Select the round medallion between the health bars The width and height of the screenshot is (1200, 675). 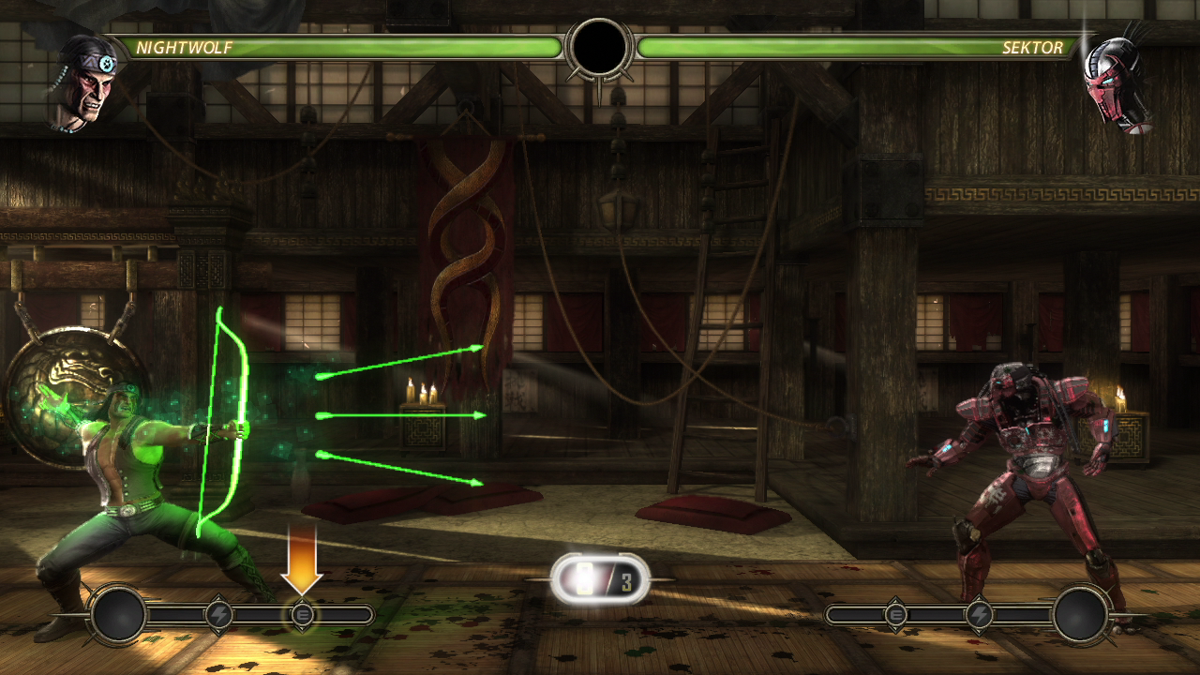[x=599, y=47]
